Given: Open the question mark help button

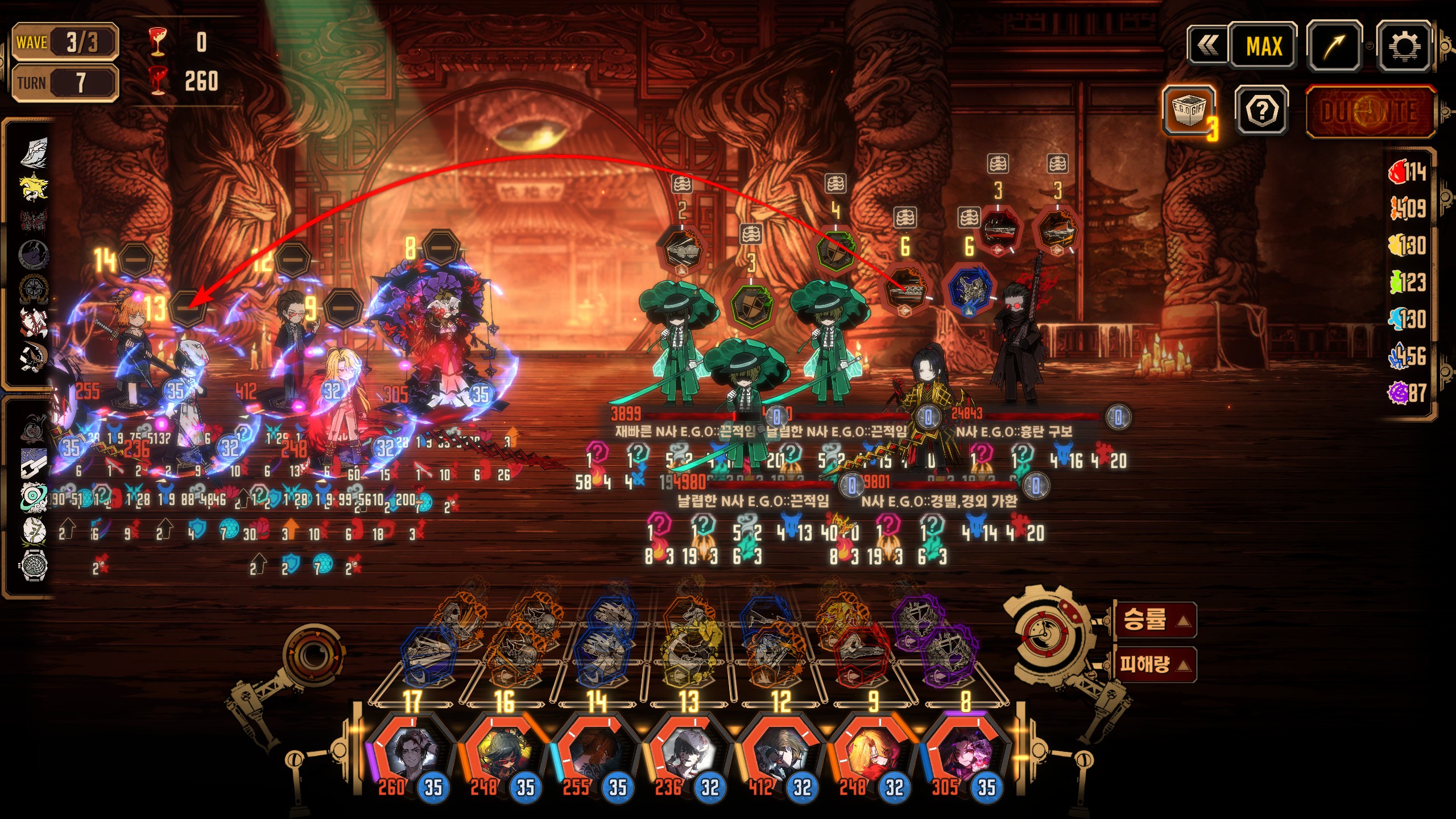Looking at the screenshot, I should (1261, 111).
